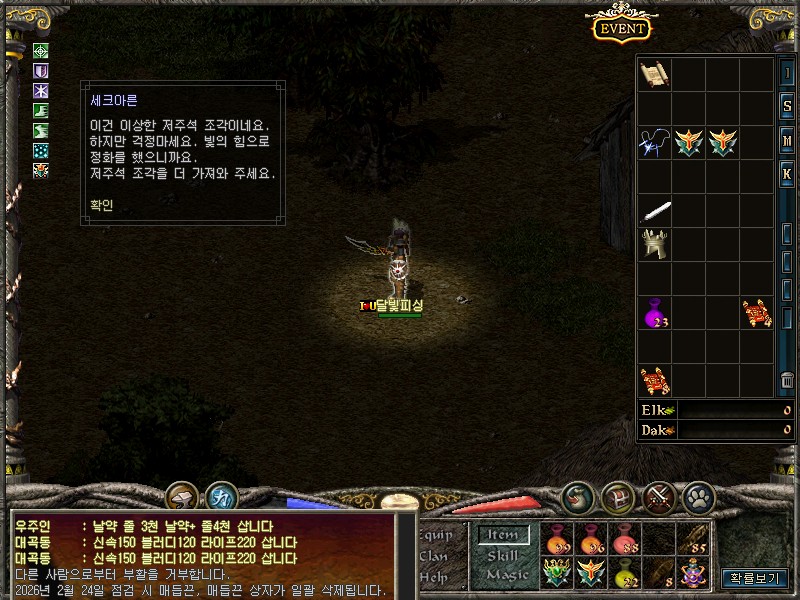The width and height of the screenshot is (800, 600).
Task: Choose the purple potion with count 23
Action: point(655,313)
